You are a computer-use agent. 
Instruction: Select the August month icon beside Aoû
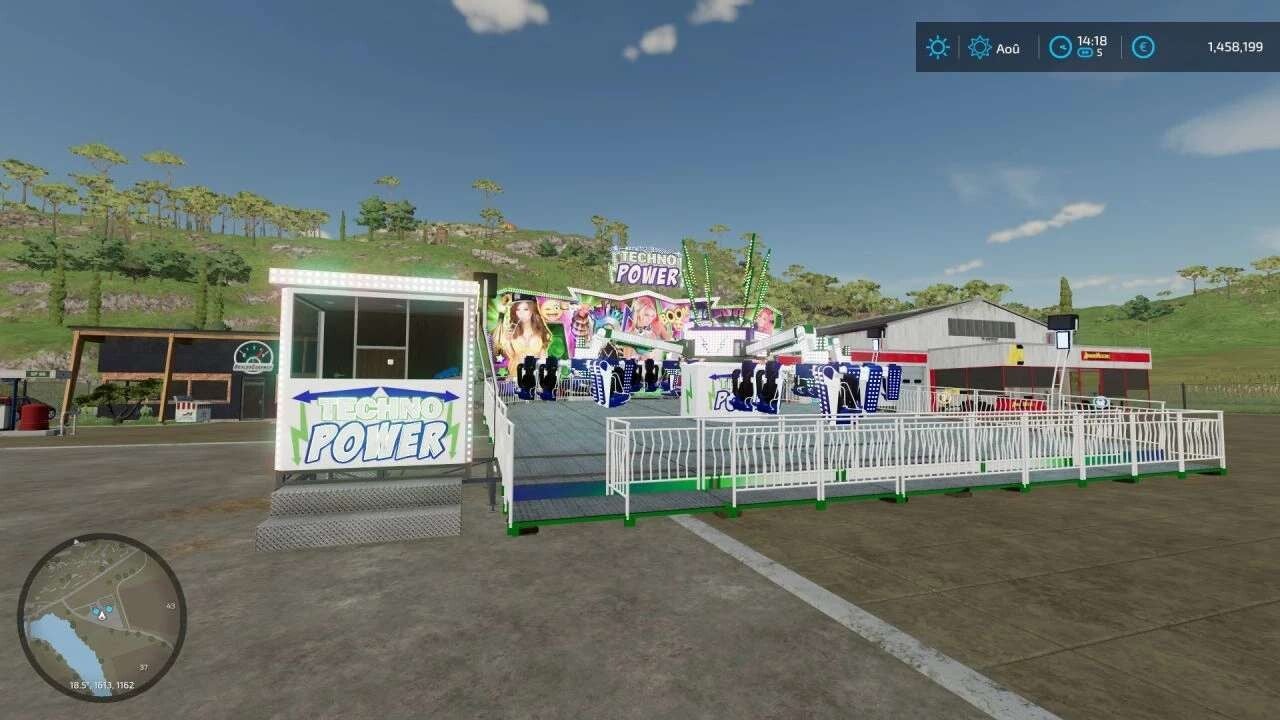click(980, 47)
